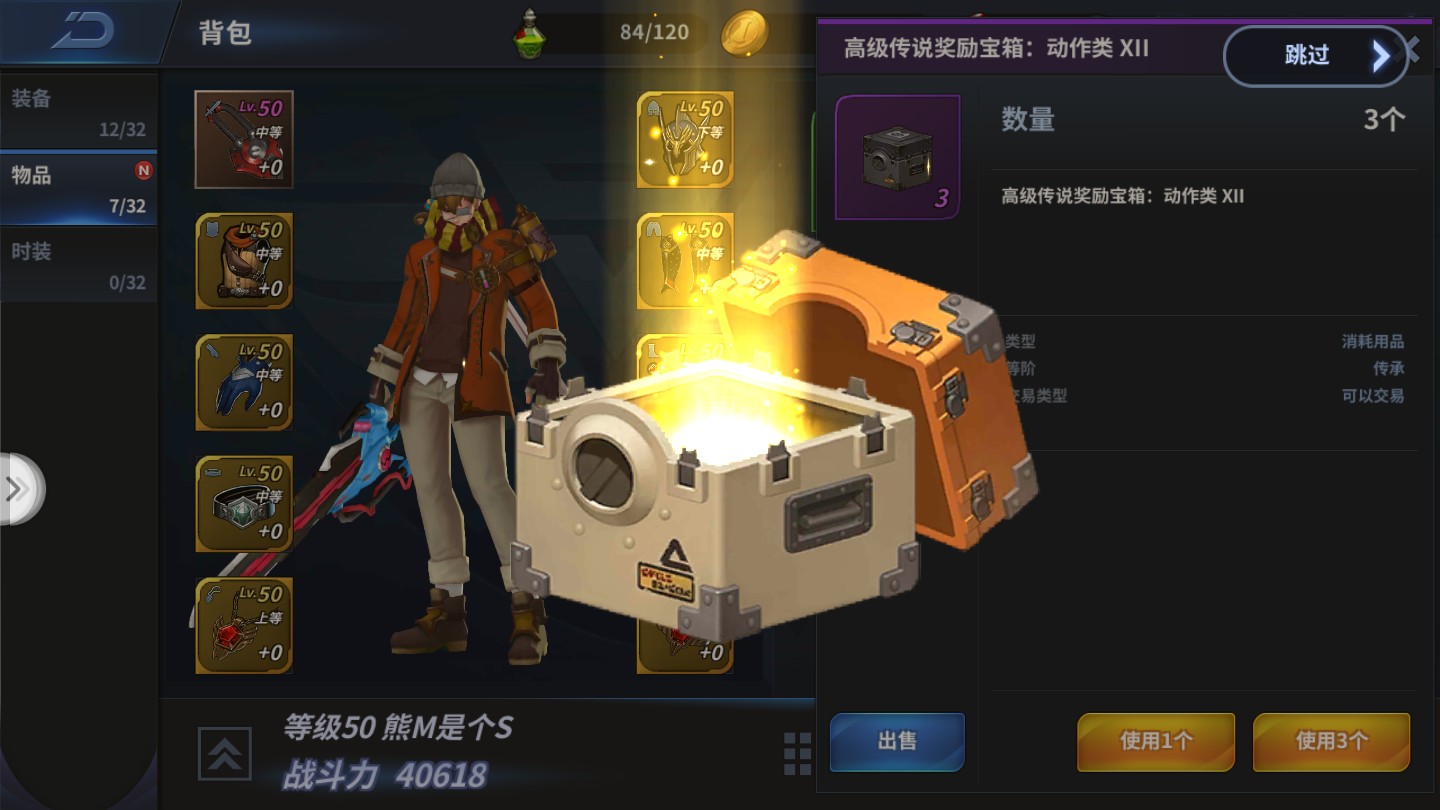
Task: Select the Lv.50 shoulder armor item
Action: (243, 260)
